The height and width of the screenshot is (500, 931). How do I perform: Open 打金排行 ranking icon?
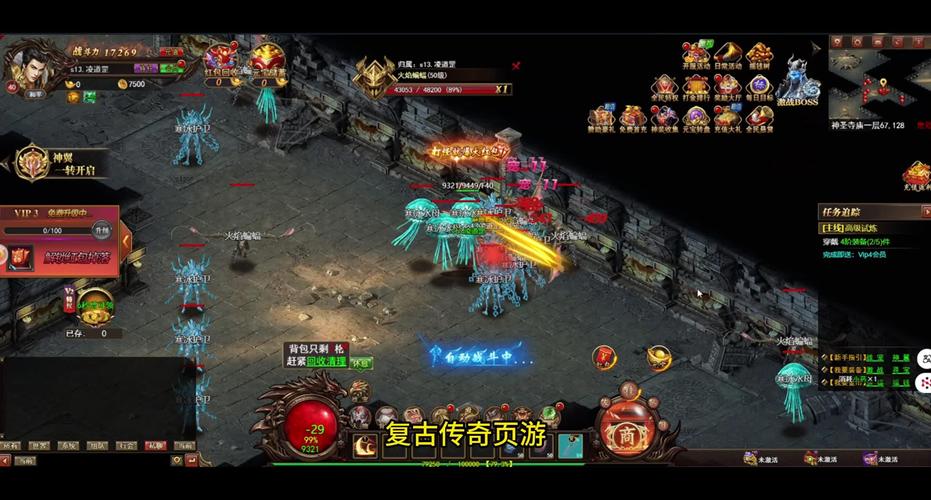point(696,87)
